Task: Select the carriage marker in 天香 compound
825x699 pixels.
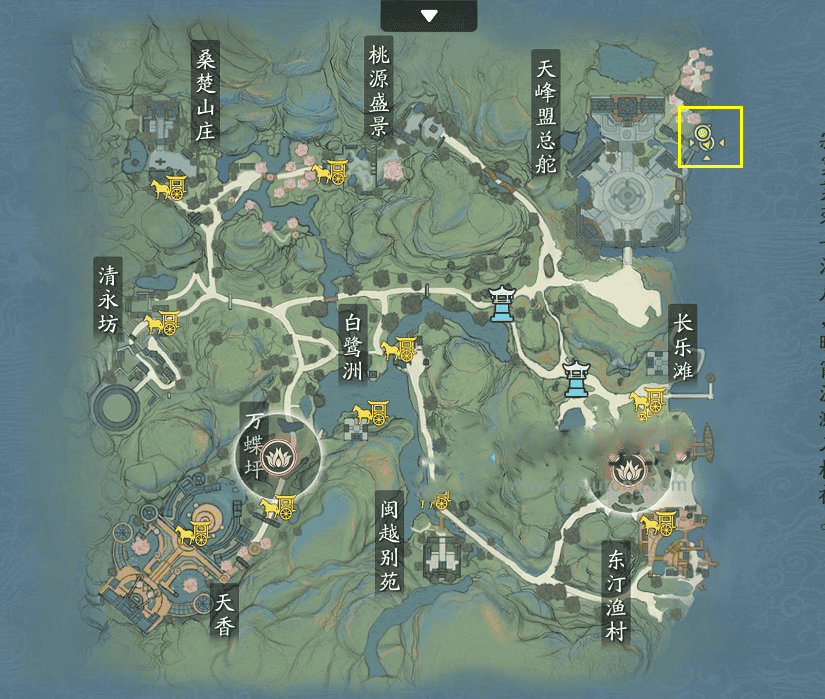Action: (x=192, y=534)
